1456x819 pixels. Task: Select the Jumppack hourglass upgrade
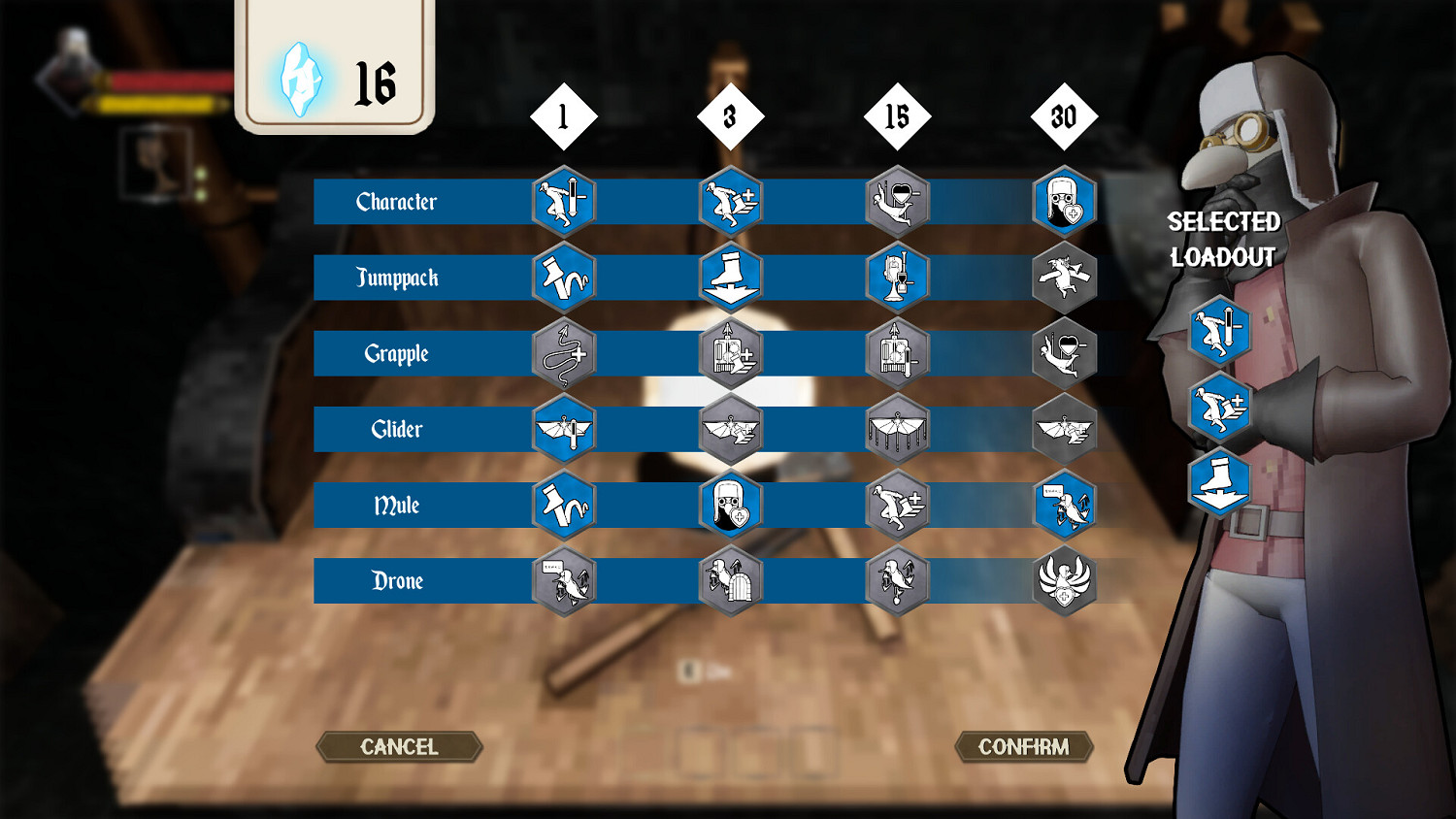[x=897, y=278]
